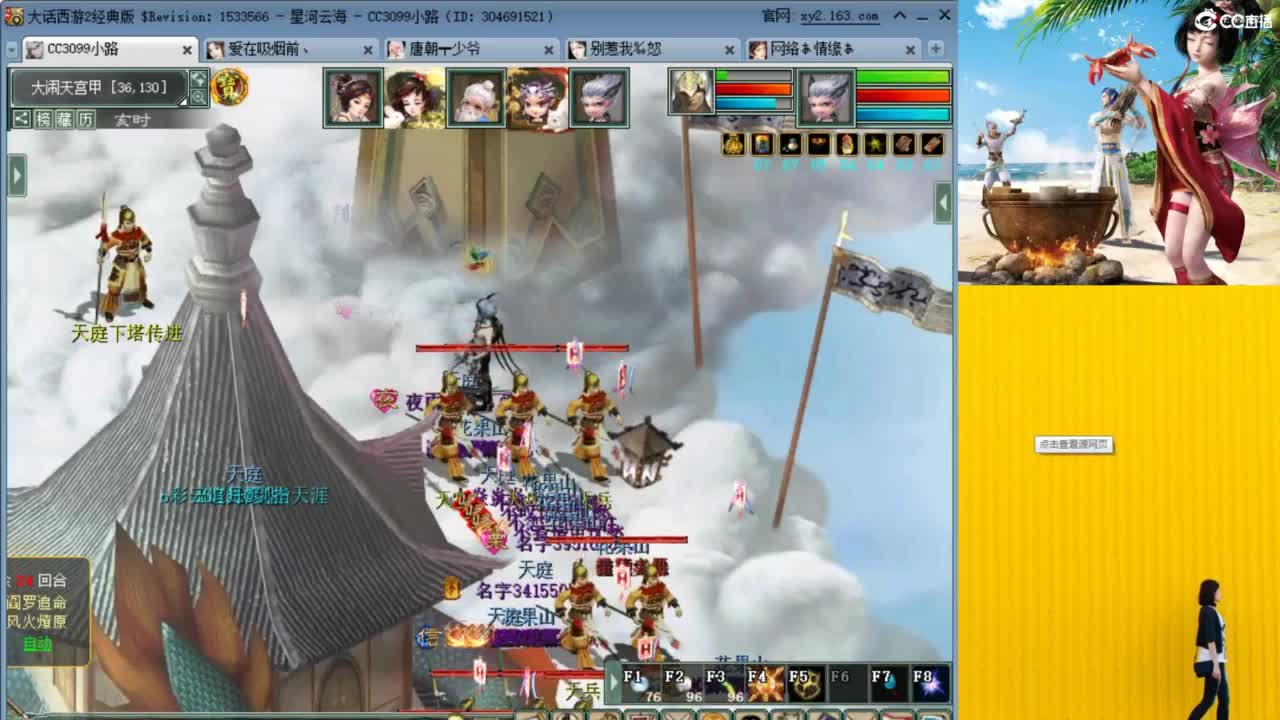The image size is (1280, 720).
Task: Open the golden 賣 sell coin icon
Action: point(227,87)
